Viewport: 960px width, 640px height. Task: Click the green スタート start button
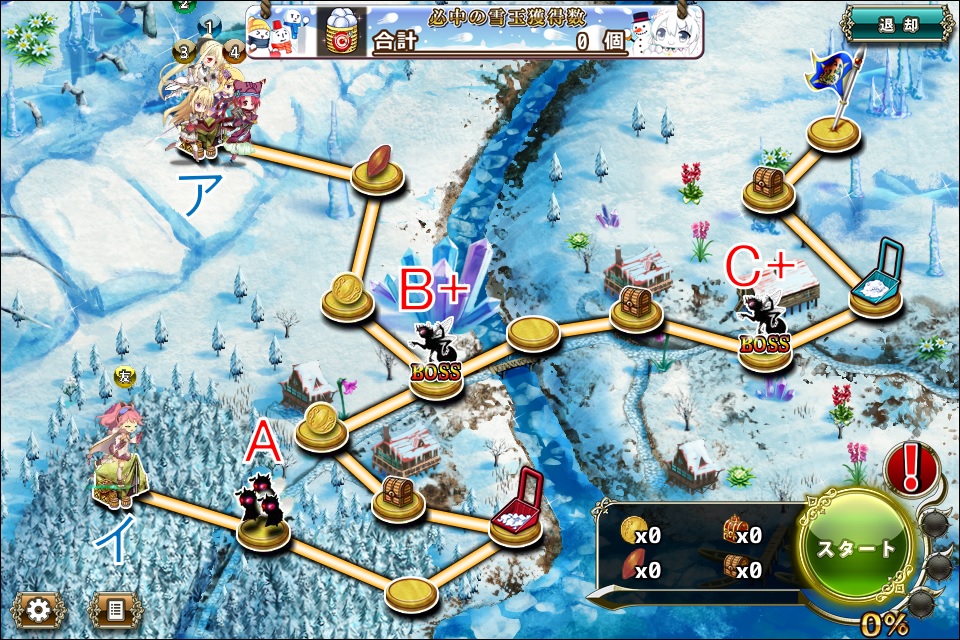pos(856,548)
